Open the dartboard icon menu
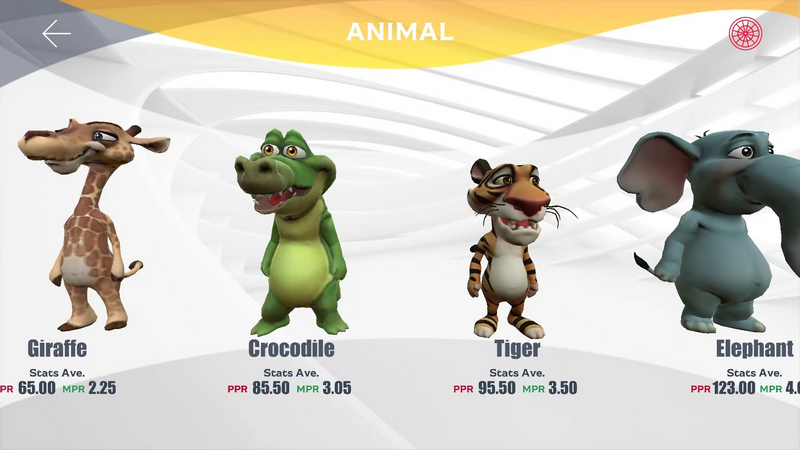800x450 pixels. 745,33
